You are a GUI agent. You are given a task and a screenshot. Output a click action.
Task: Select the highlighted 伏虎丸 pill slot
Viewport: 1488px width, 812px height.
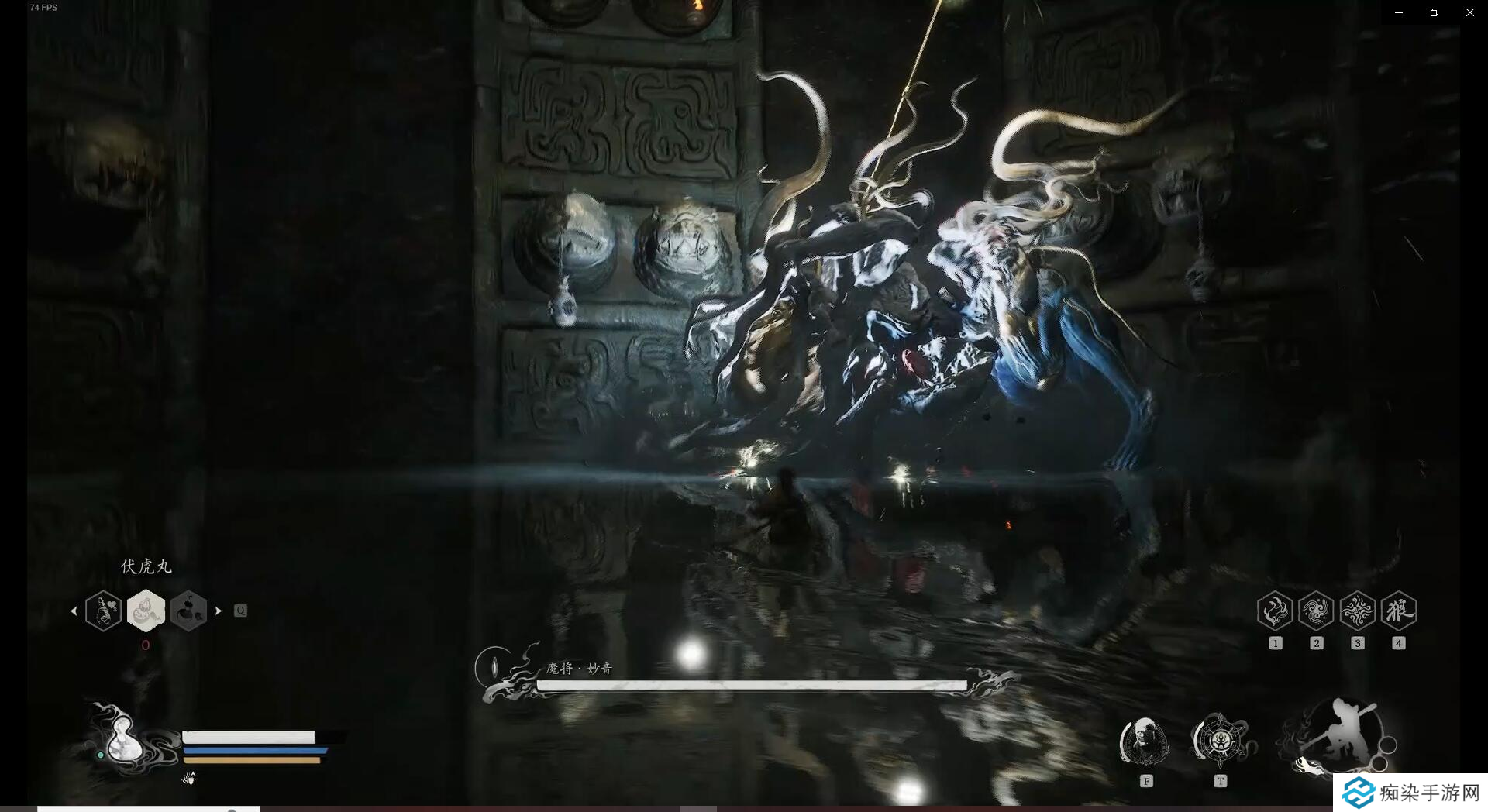tap(146, 611)
